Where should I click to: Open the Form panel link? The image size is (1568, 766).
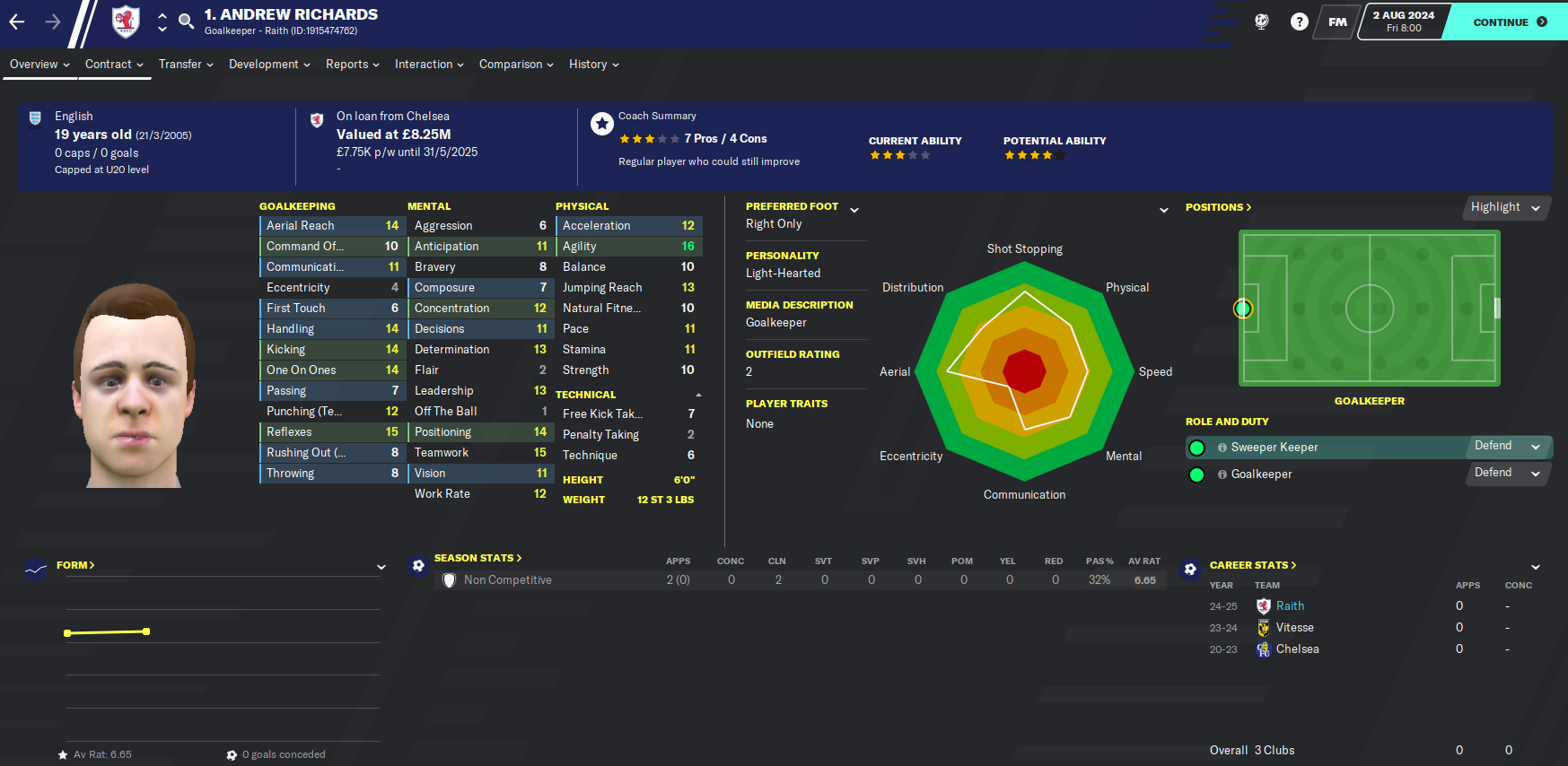(x=75, y=565)
